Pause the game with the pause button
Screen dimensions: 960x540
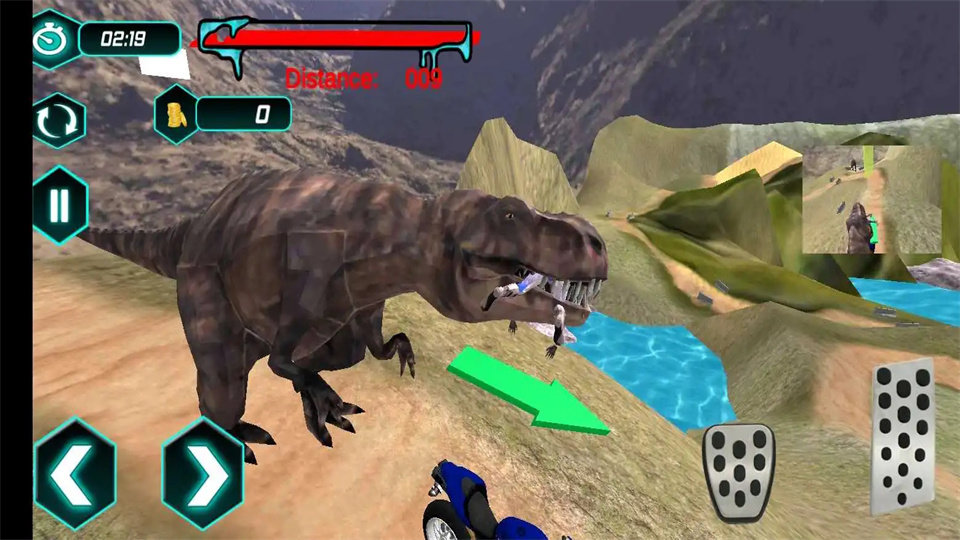60,205
